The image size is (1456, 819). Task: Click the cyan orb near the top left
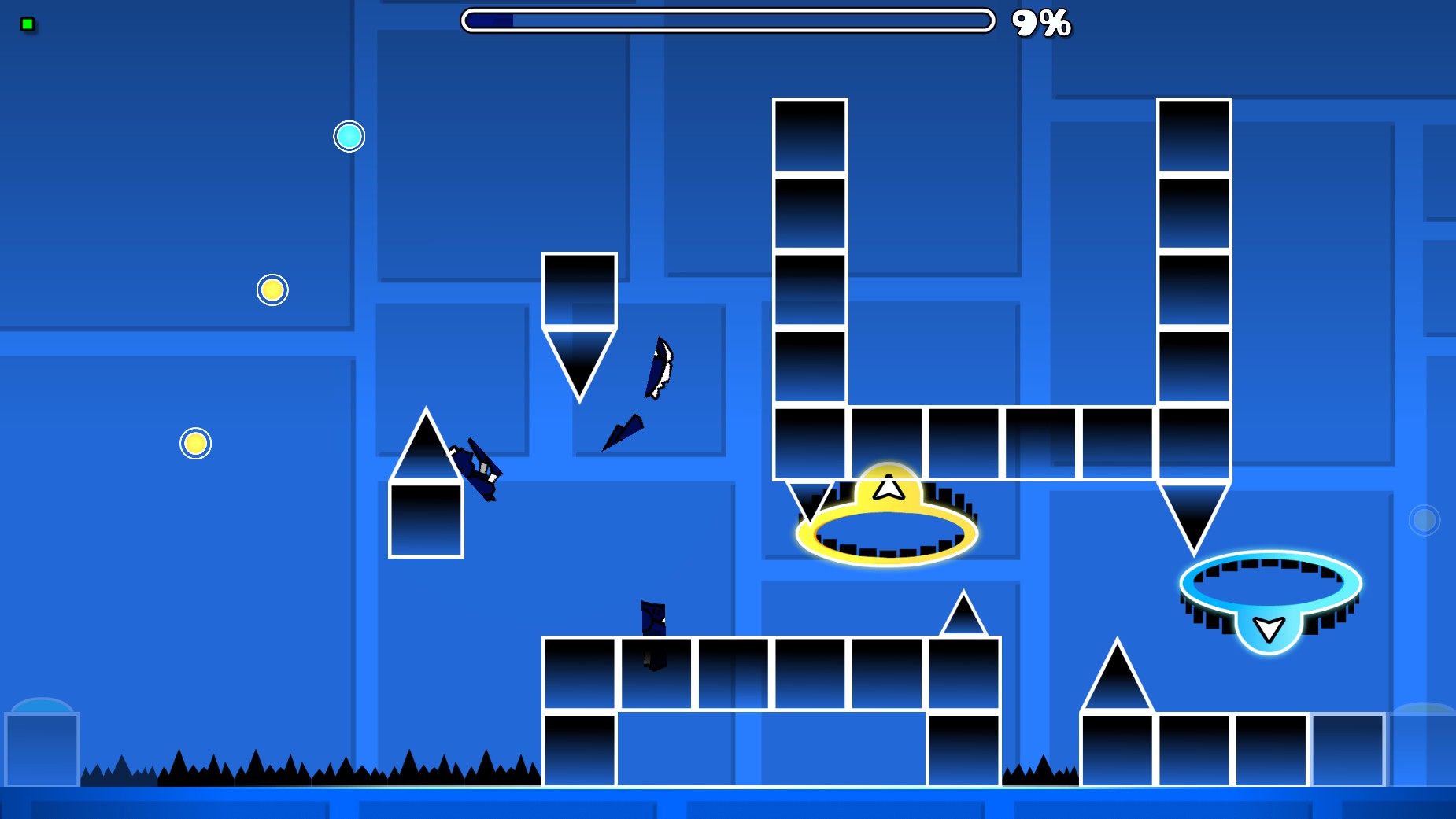pos(349,136)
